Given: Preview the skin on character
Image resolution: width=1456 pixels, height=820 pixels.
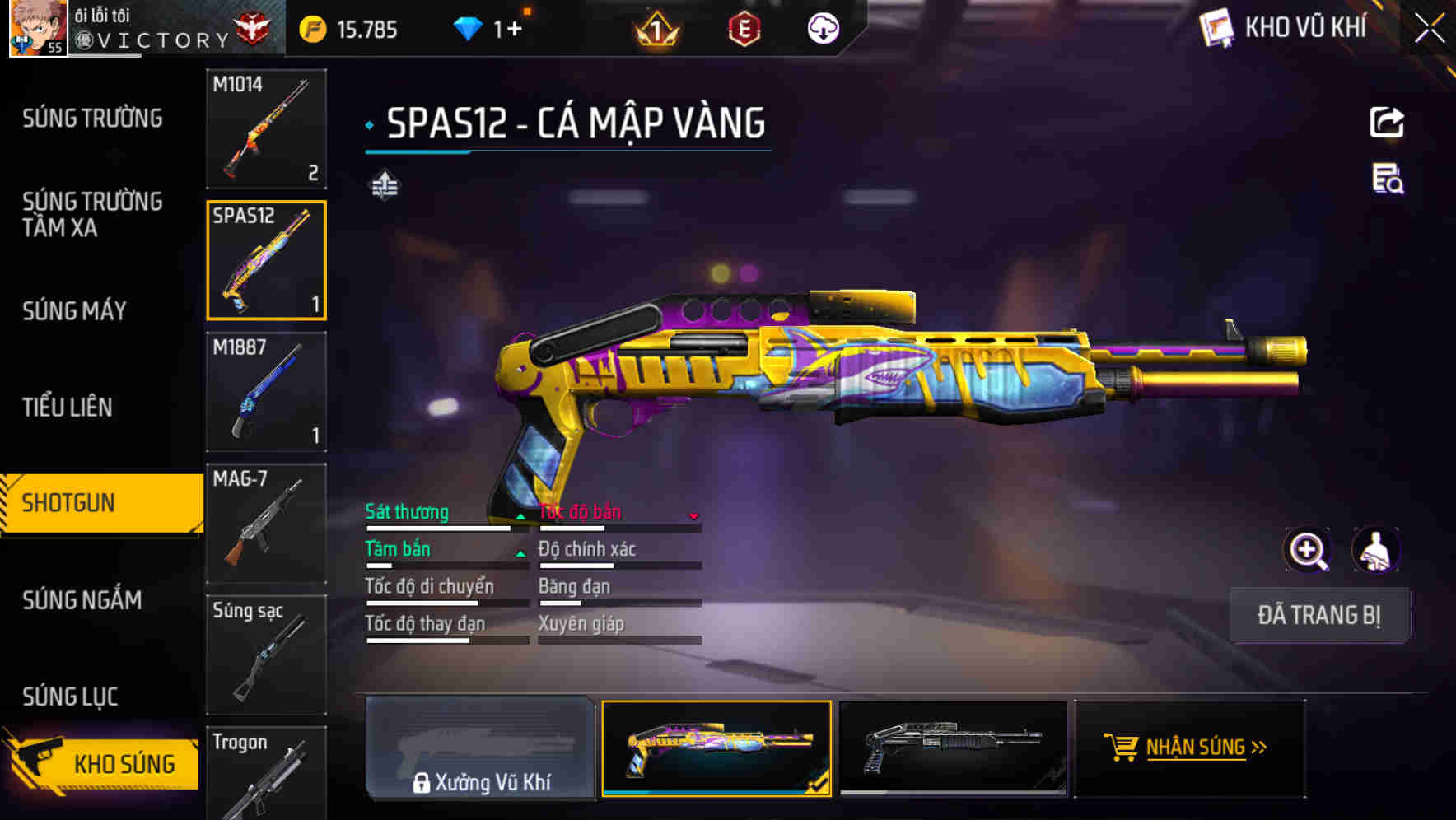Looking at the screenshot, I should coord(1376,550).
